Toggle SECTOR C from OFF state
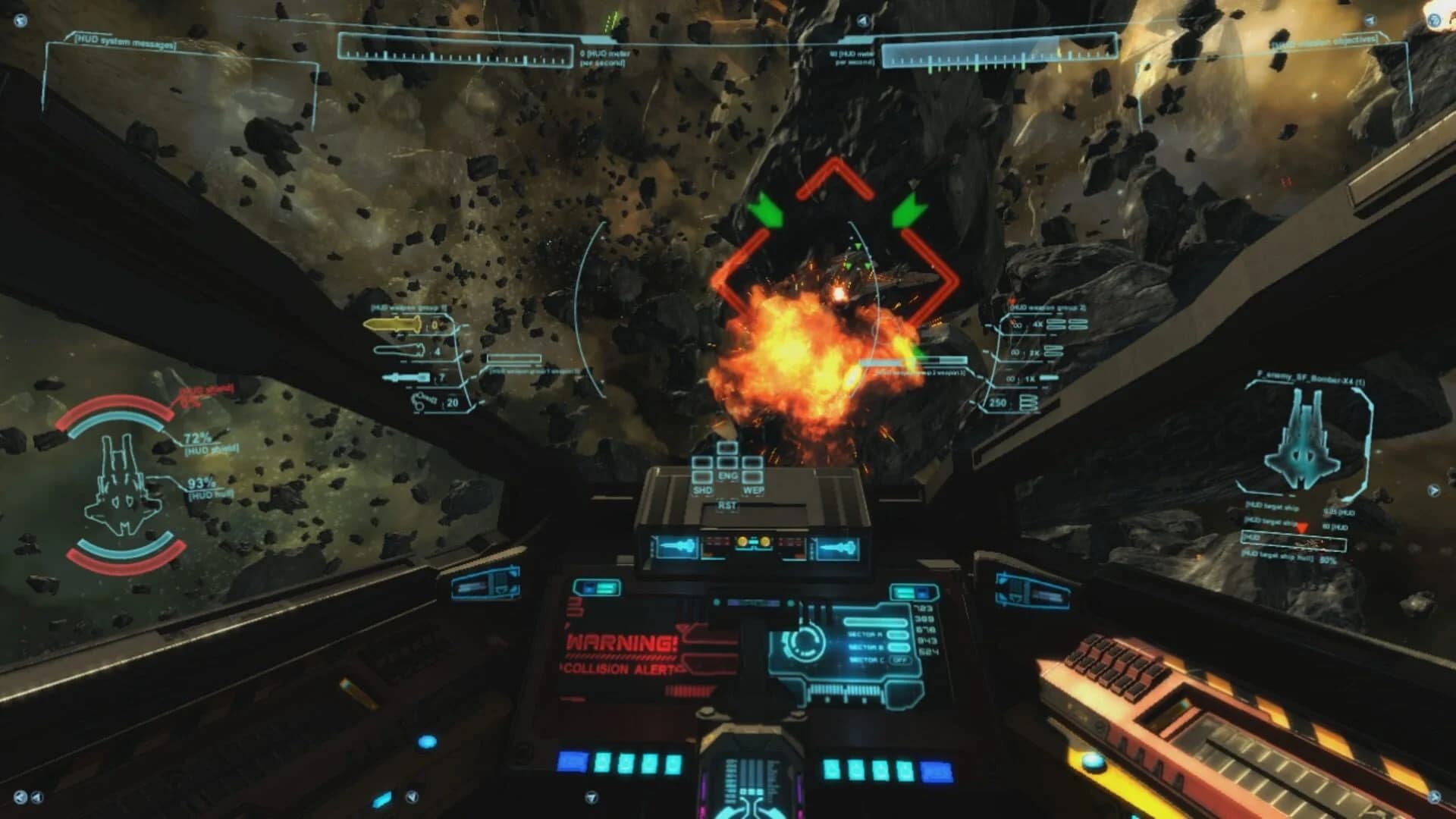The height and width of the screenshot is (819, 1456). [900, 660]
